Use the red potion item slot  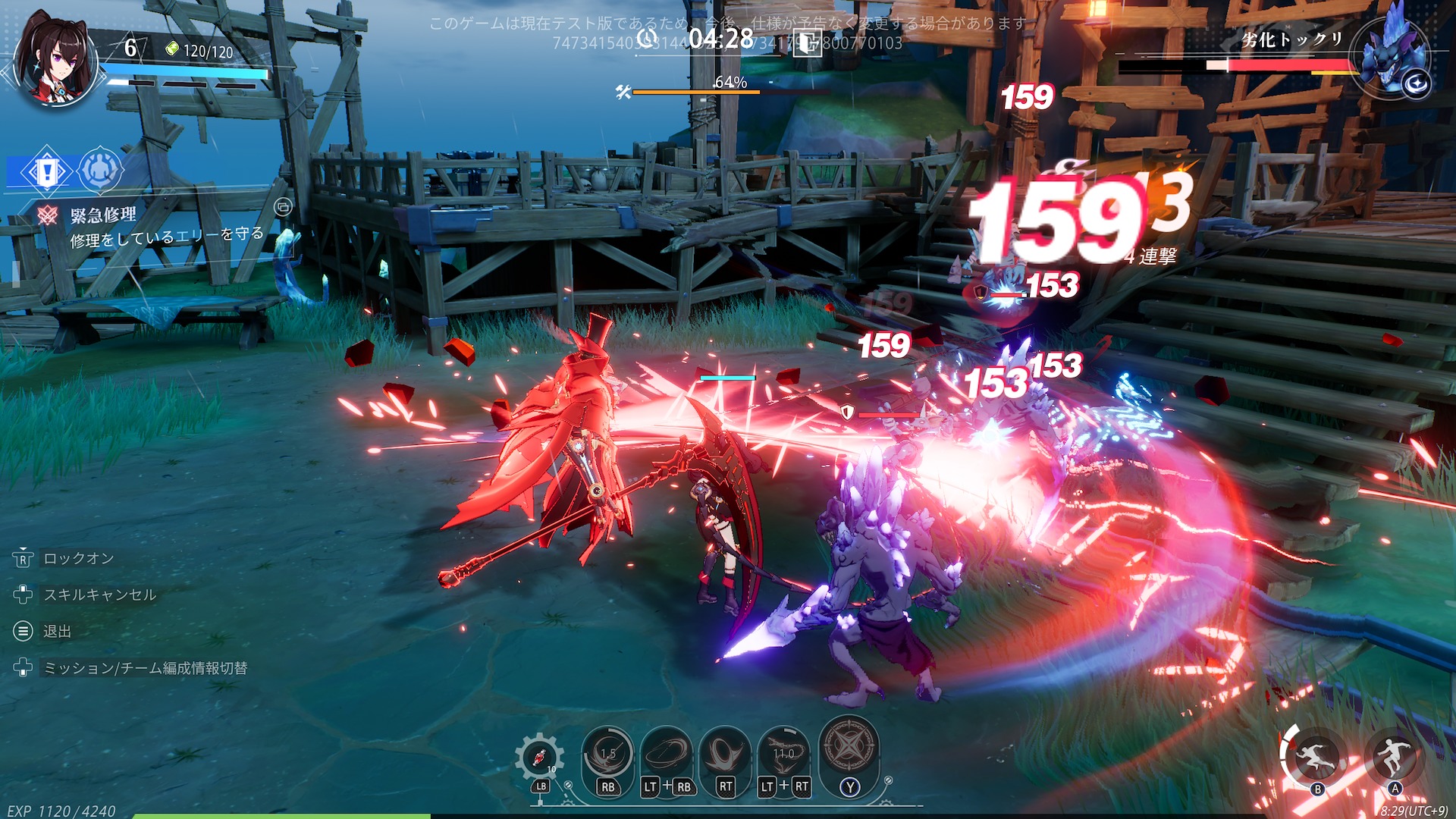pyautogui.click(x=539, y=758)
